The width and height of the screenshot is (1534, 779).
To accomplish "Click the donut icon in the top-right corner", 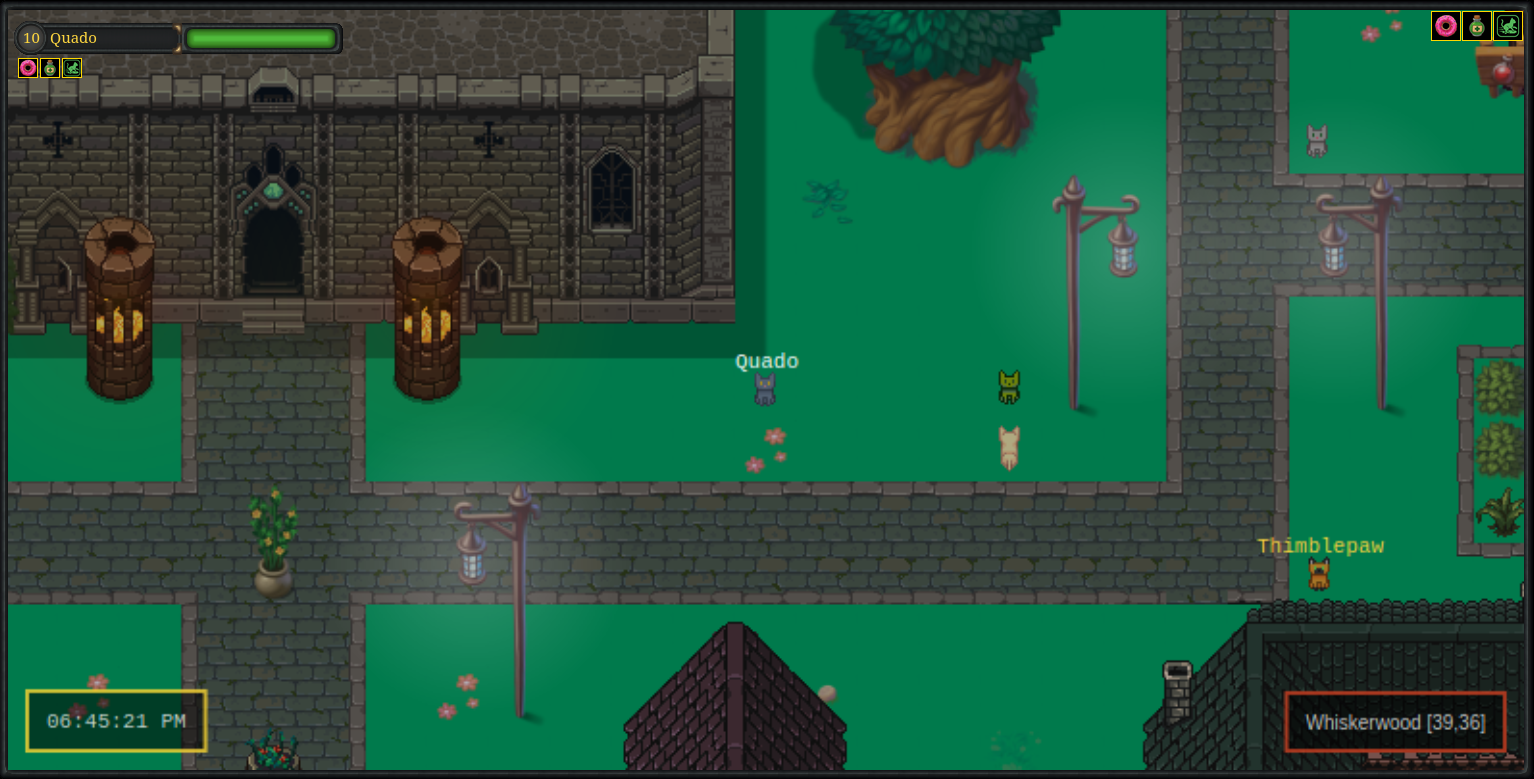I will click(x=1444, y=26).
